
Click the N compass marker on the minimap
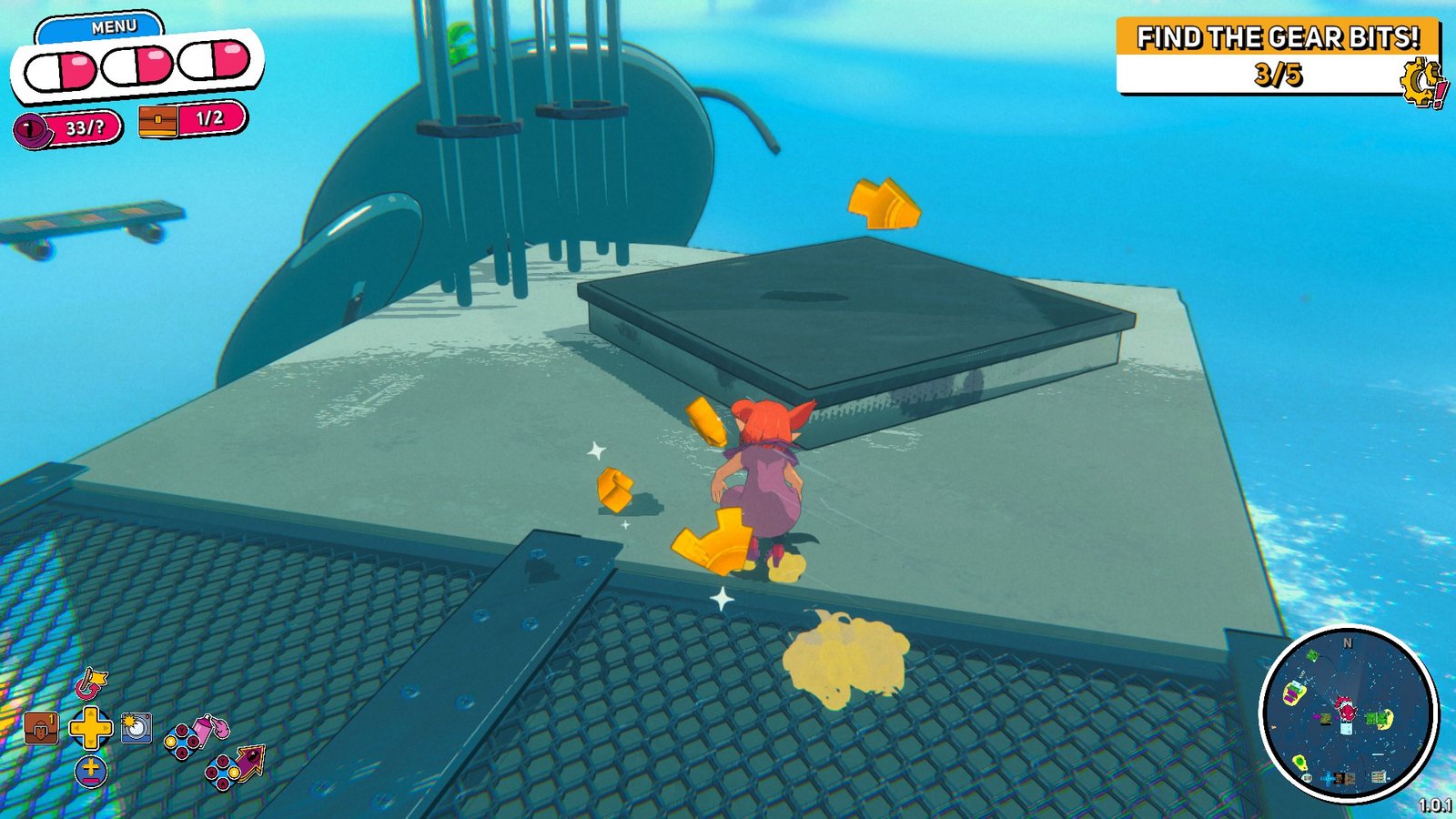(1349, 642)
